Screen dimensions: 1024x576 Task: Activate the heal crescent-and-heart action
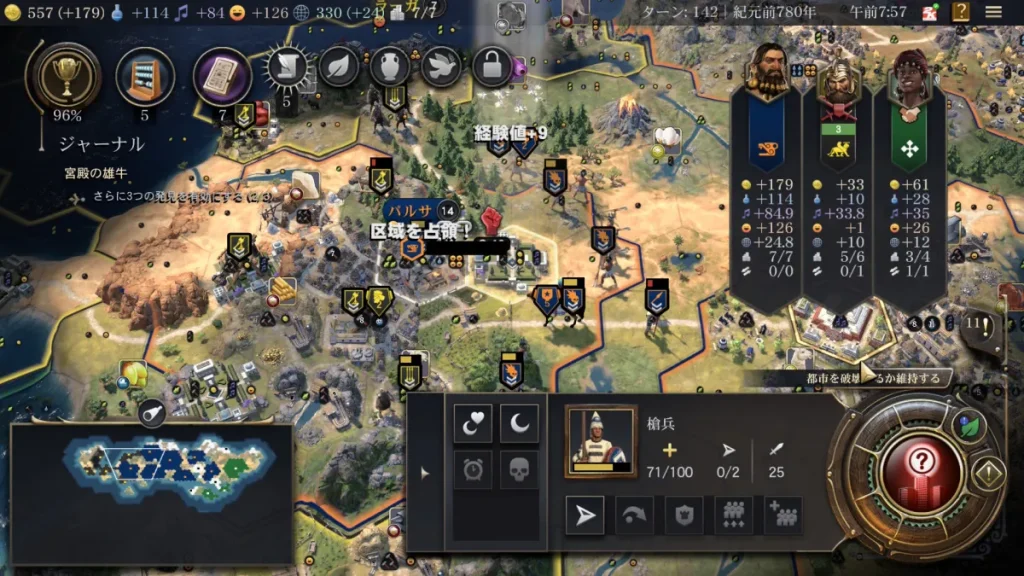pos(472,424)
